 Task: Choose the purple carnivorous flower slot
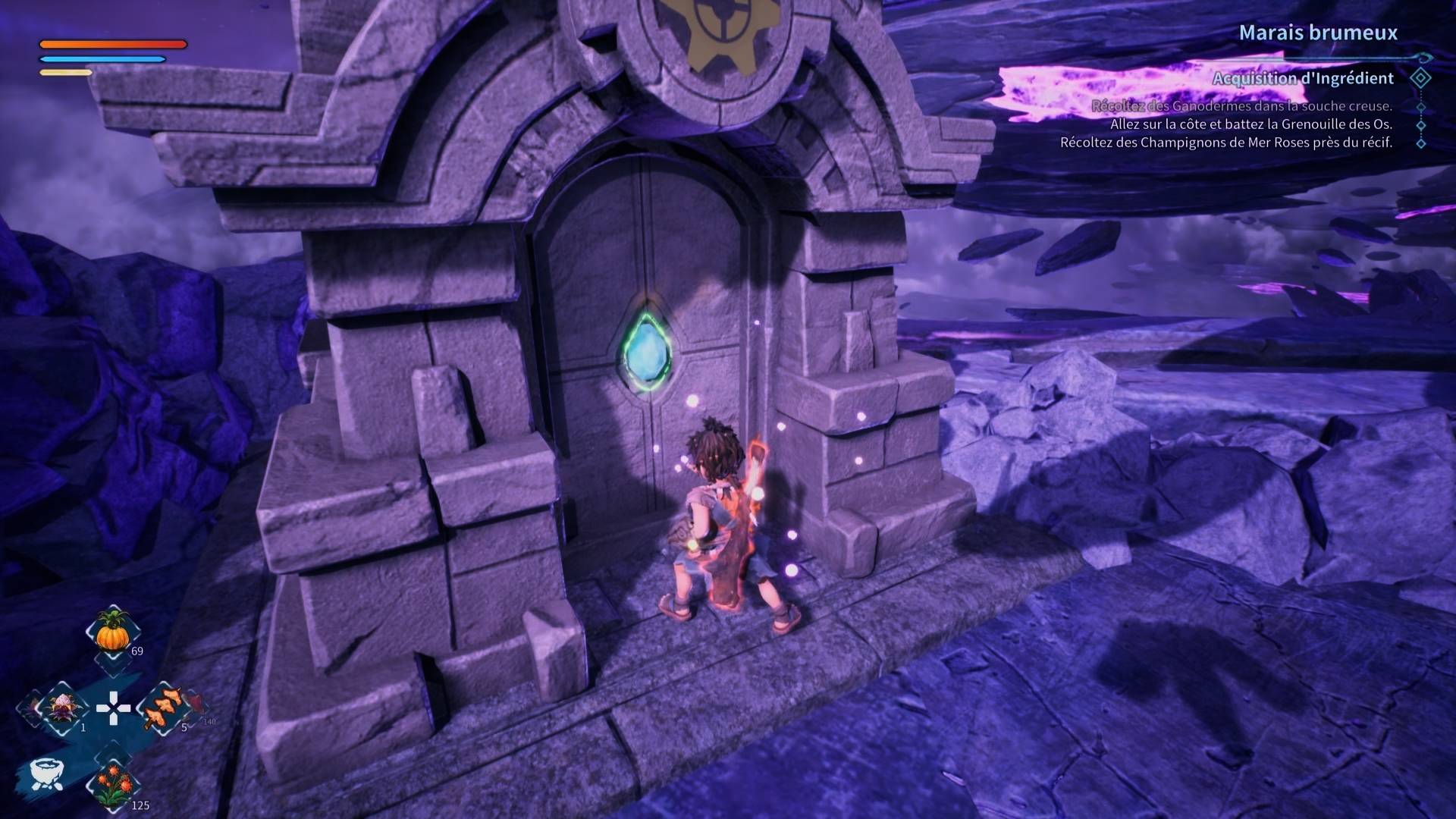click(x=60, y=708)
